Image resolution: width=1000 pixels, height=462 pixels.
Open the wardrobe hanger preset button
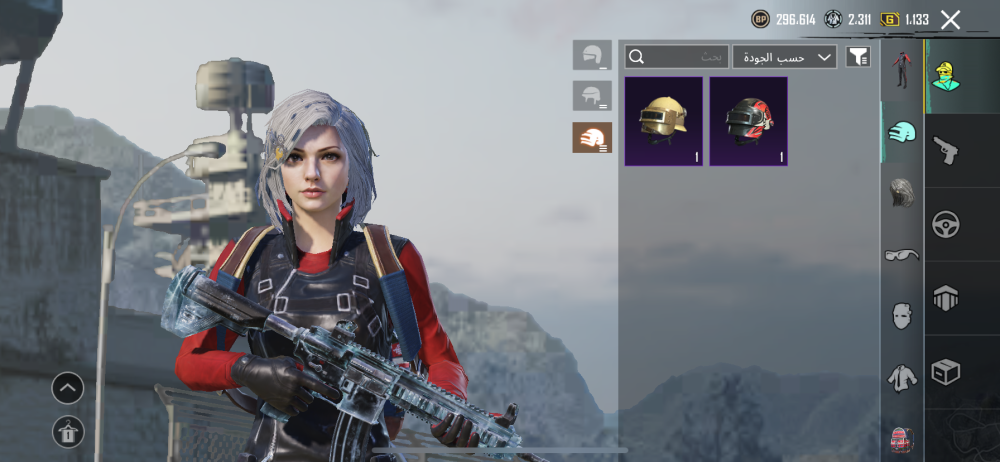[68, 432]
